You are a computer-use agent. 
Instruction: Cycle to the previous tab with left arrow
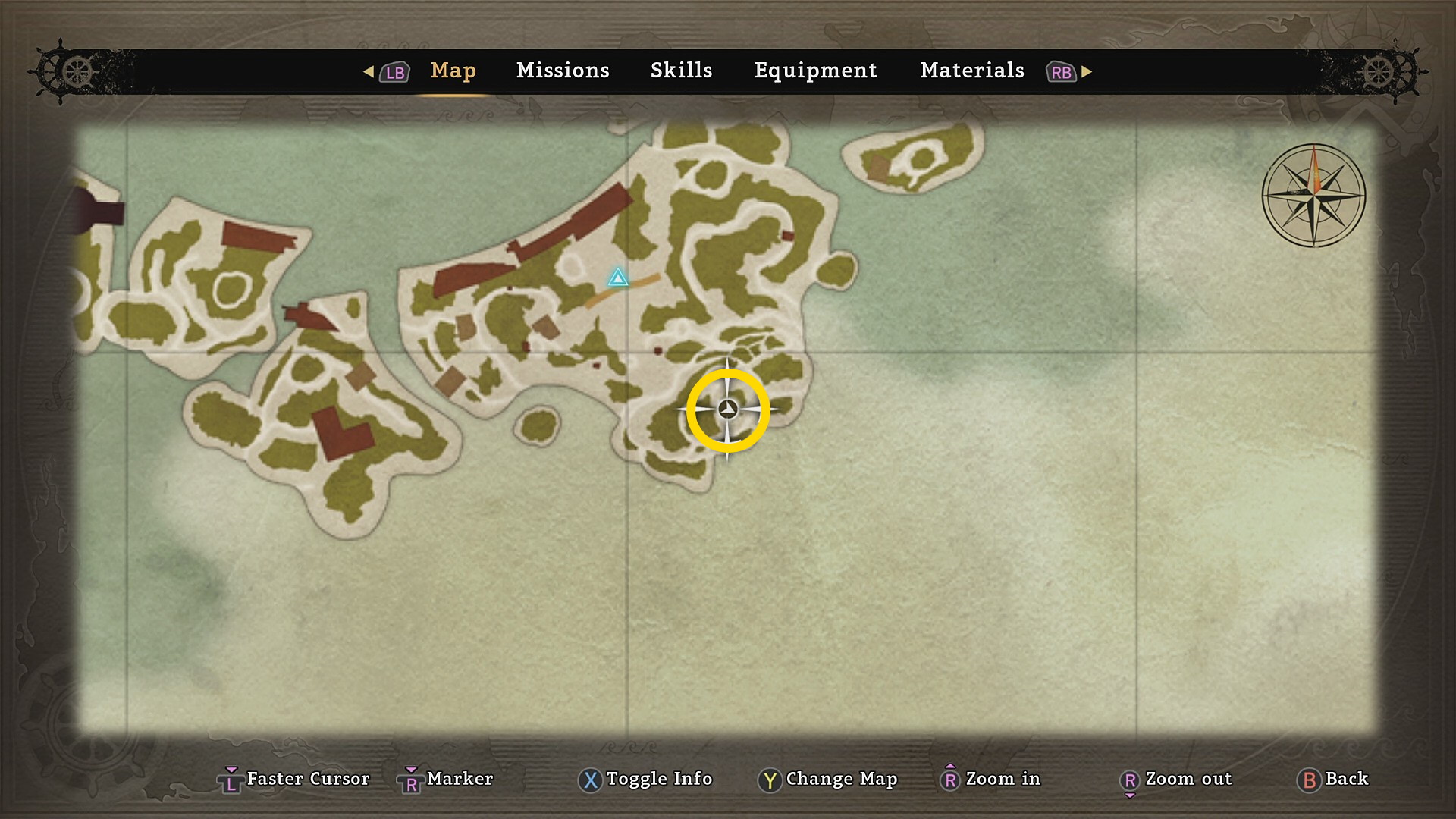[369, 71]
